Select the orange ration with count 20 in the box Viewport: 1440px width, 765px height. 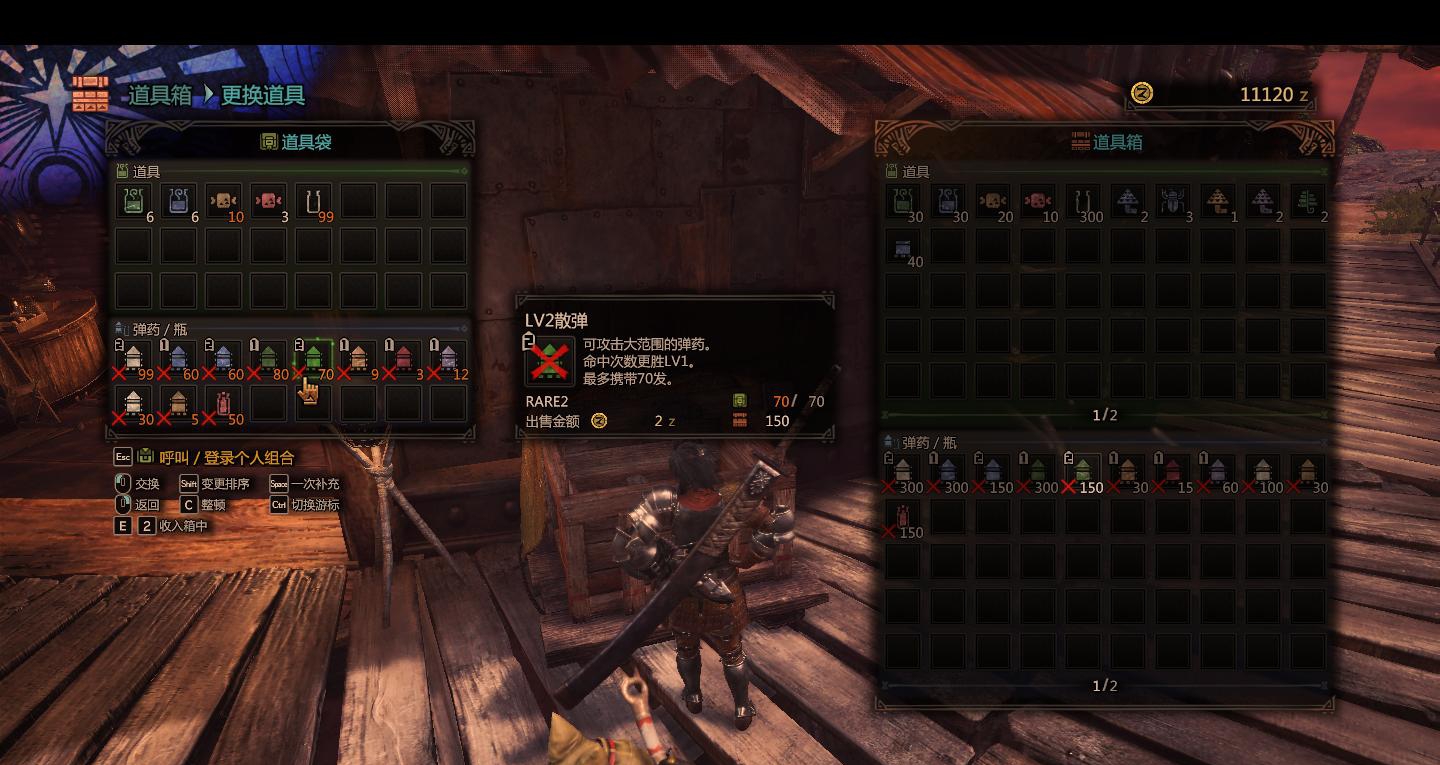[x=993, y=201]
